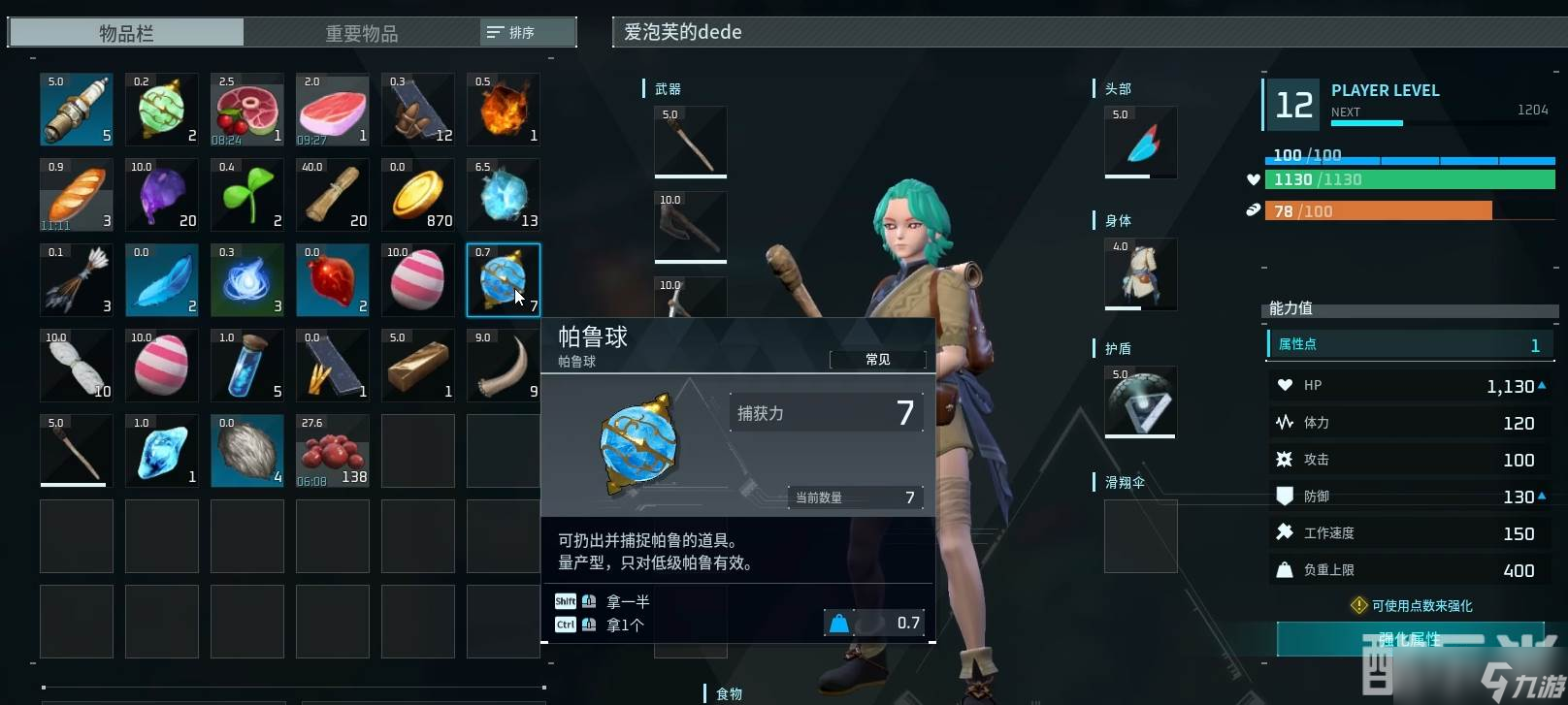Click the wool item in the inventory
1568x705 pixels.
pyautogui.click(x=247, y=450)
